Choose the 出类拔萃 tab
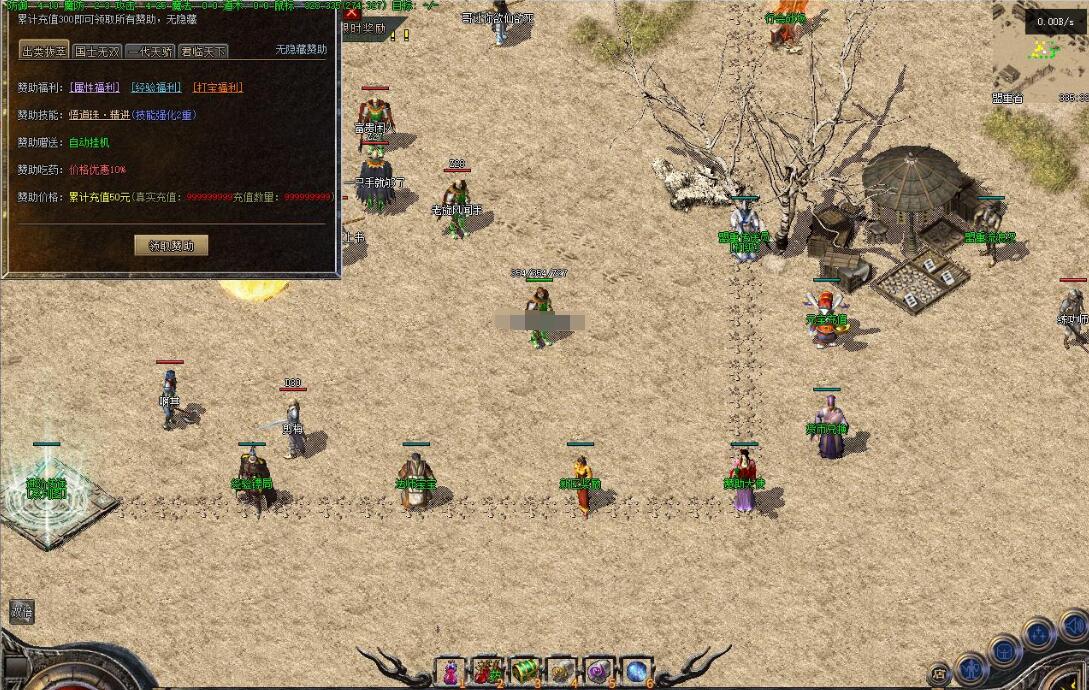The height and width of the screenshot is (690, 1089). 44,51
